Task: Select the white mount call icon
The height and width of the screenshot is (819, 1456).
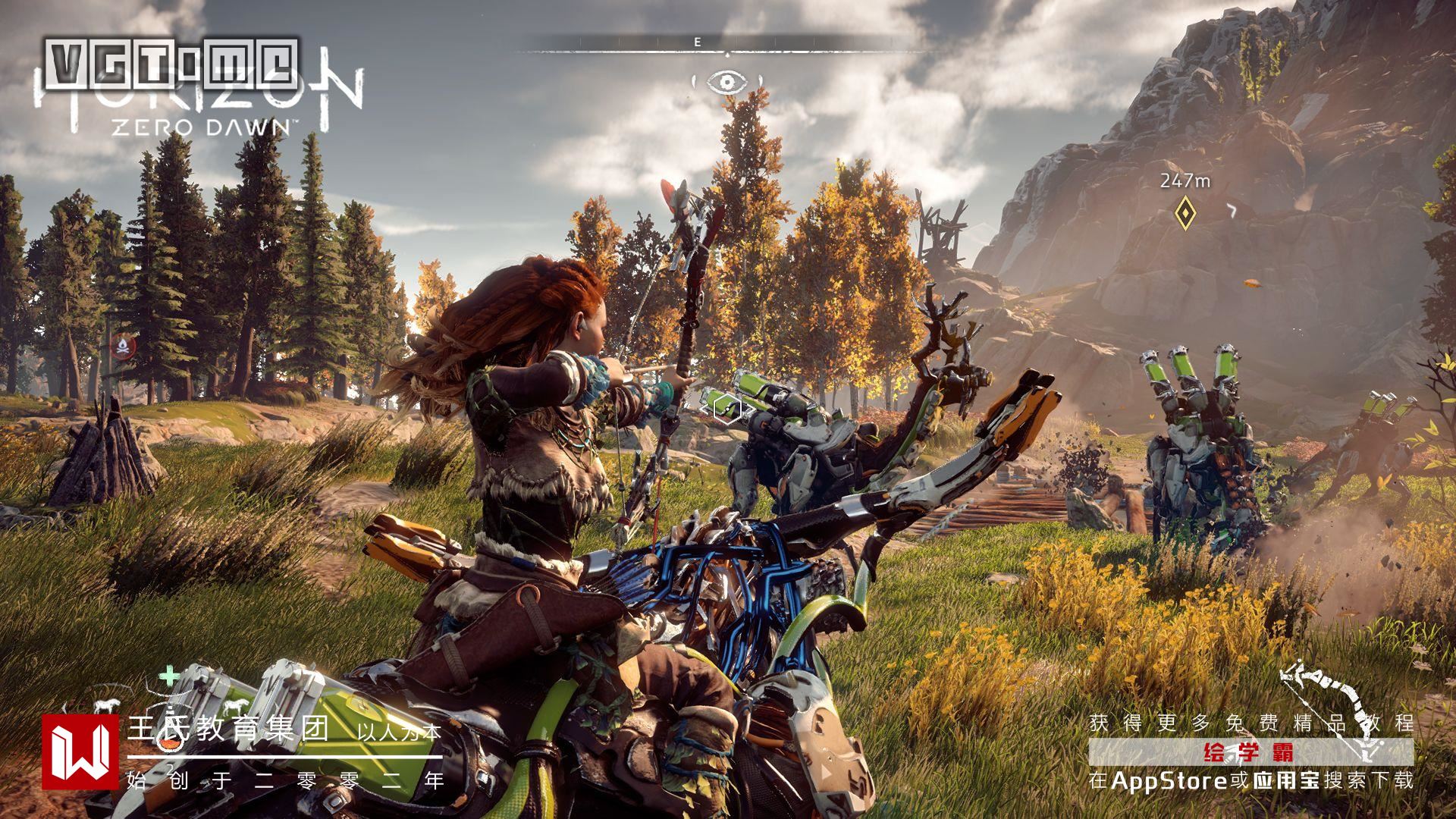Action: pos(105,704)
